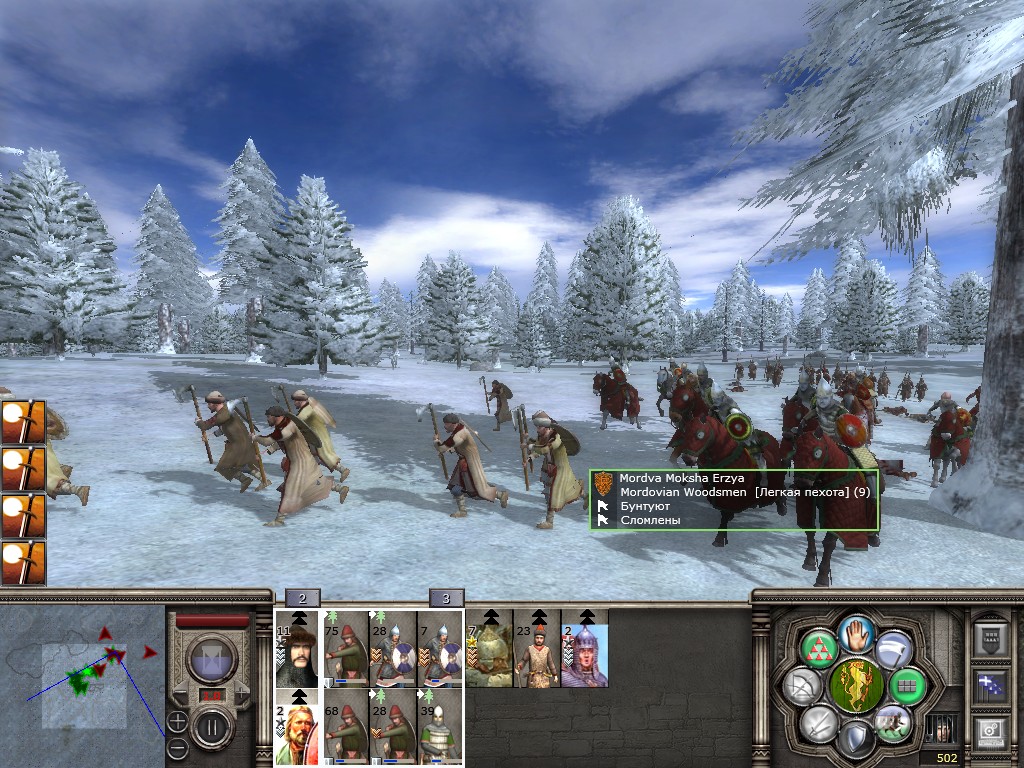Image resolution: width=1024 pixels, height=768 pixels.
Task: Select the armored infantry card with 39 men
Action: pos(442,727)
